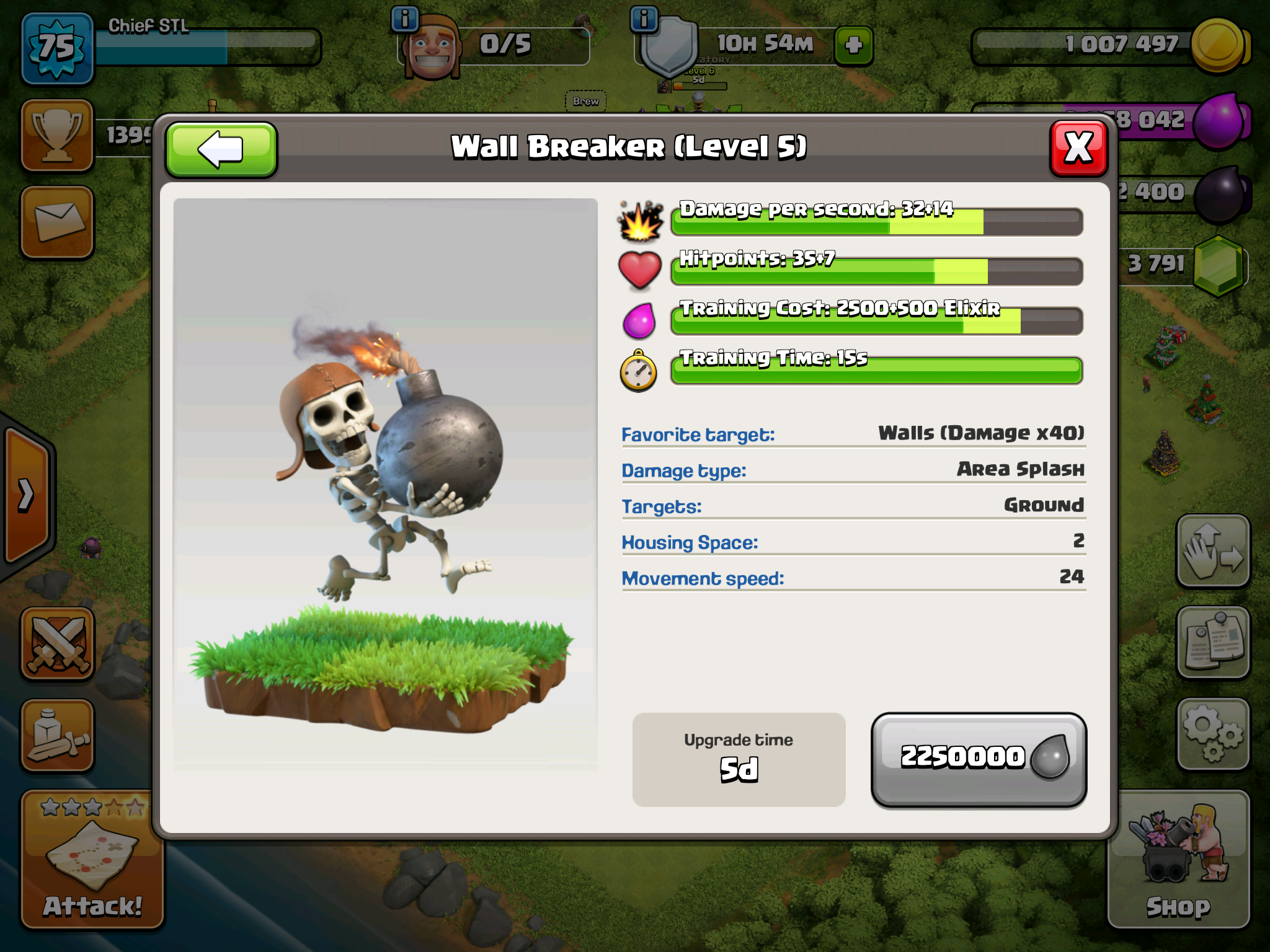Tap the 2250000 elixir upgrade button

click(979, 759)
